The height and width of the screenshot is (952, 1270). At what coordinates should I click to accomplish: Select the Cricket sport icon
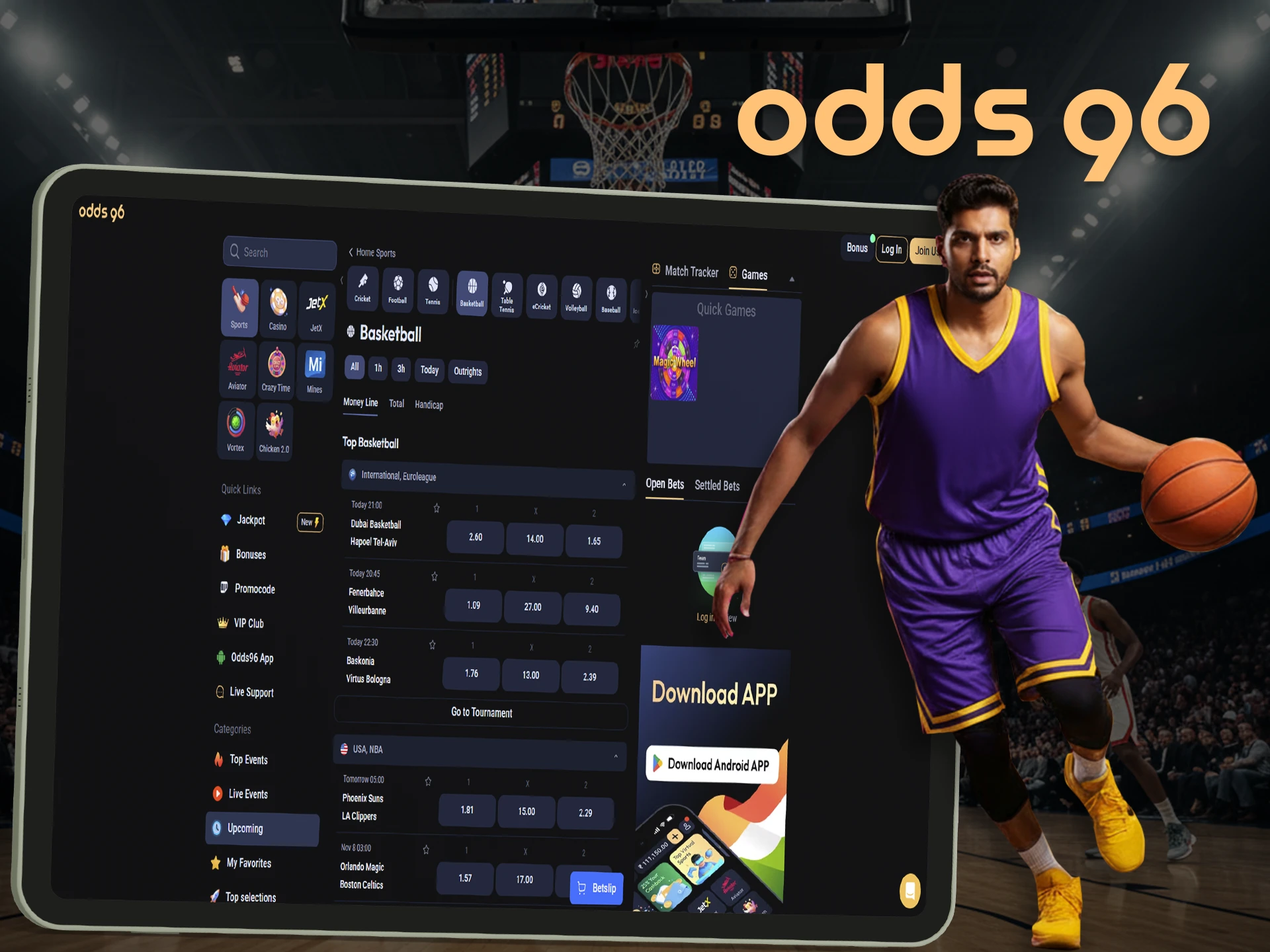[x=362, y=290]
